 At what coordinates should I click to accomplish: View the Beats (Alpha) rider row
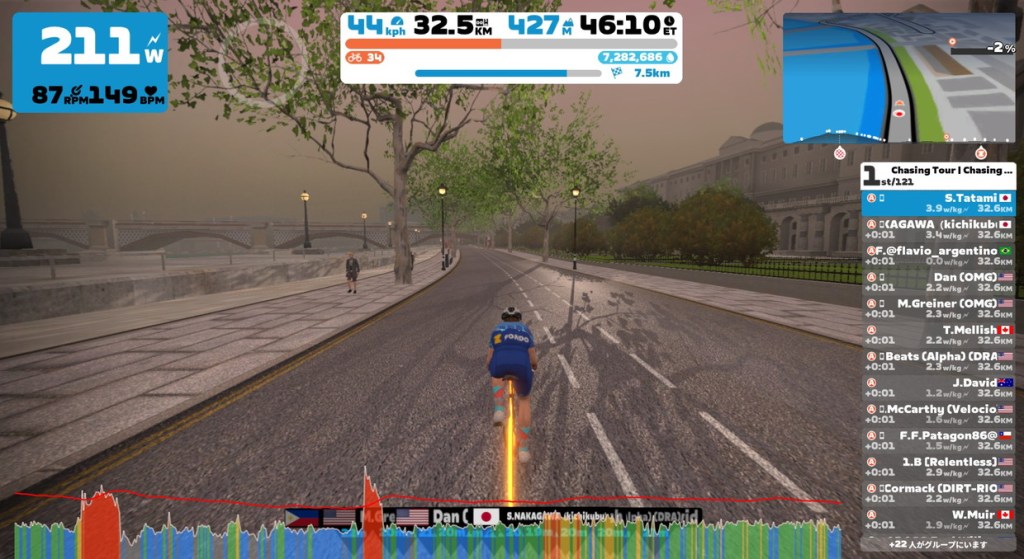point(938,361)
